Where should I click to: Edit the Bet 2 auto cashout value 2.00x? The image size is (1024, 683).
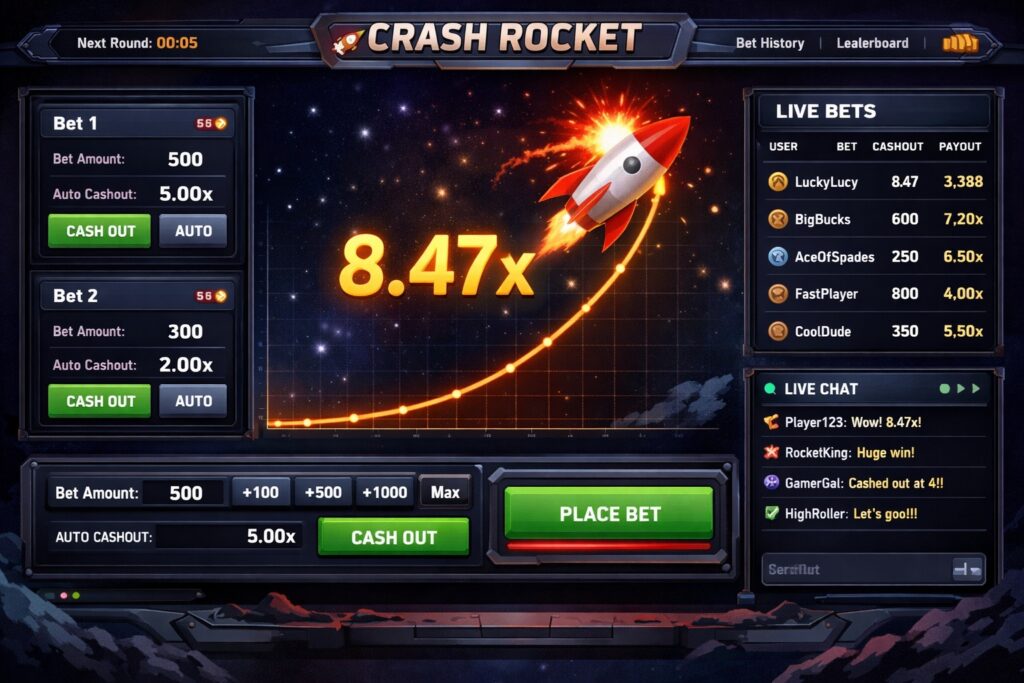[186, 365]
